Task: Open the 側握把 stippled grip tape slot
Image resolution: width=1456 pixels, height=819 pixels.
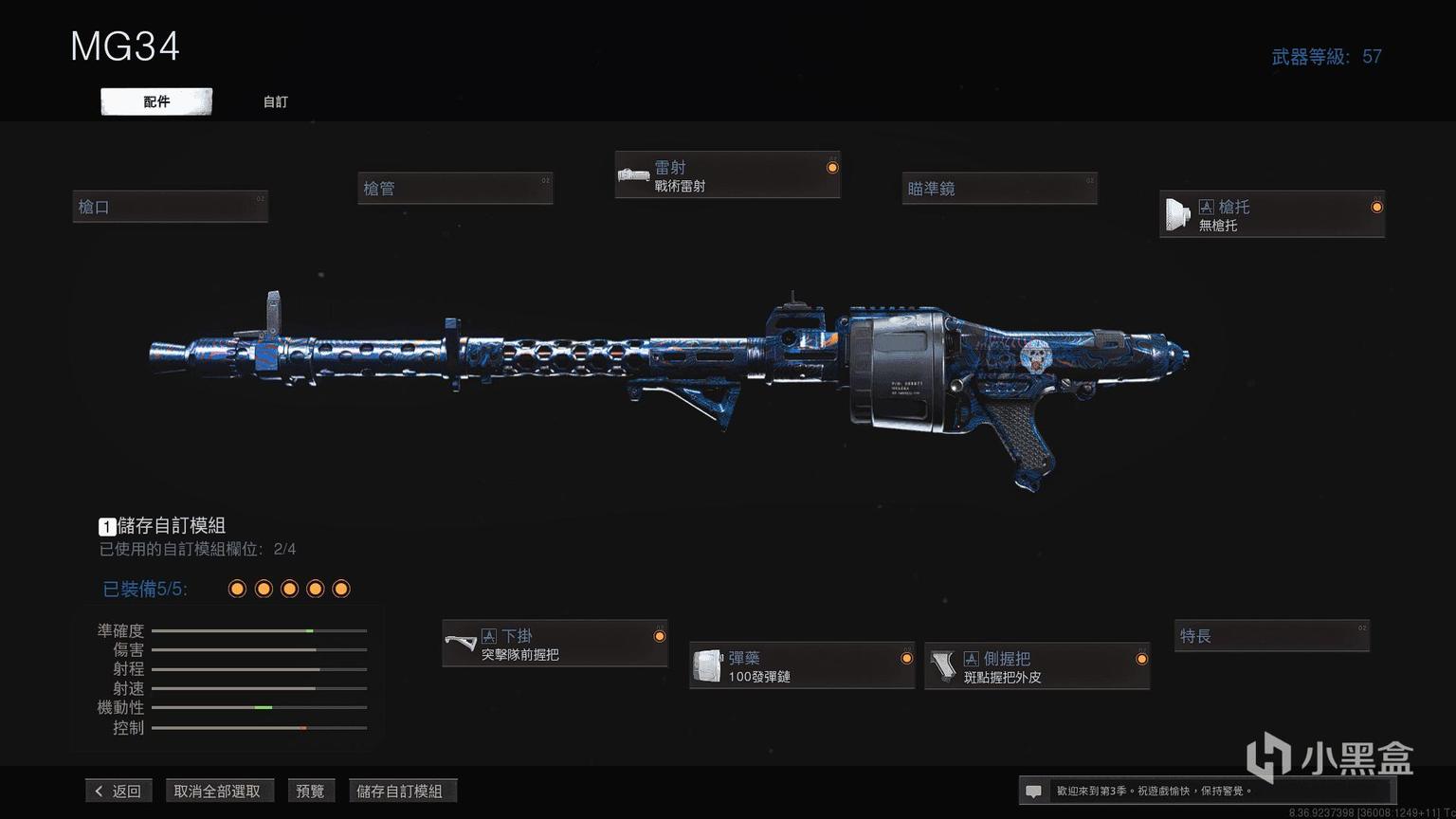Action: 1037,665
